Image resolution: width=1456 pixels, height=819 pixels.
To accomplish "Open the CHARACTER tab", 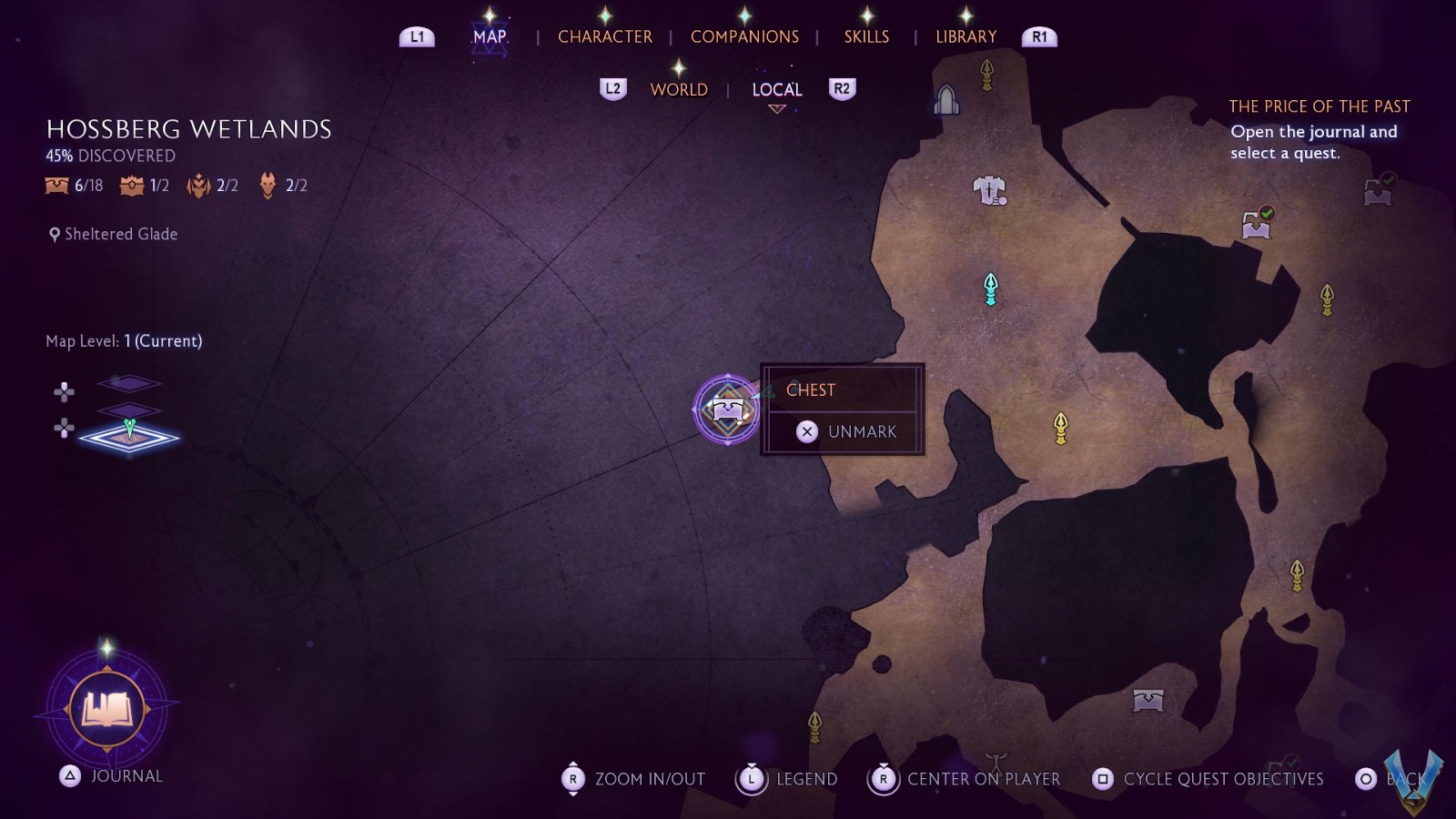I will [606, 36].
